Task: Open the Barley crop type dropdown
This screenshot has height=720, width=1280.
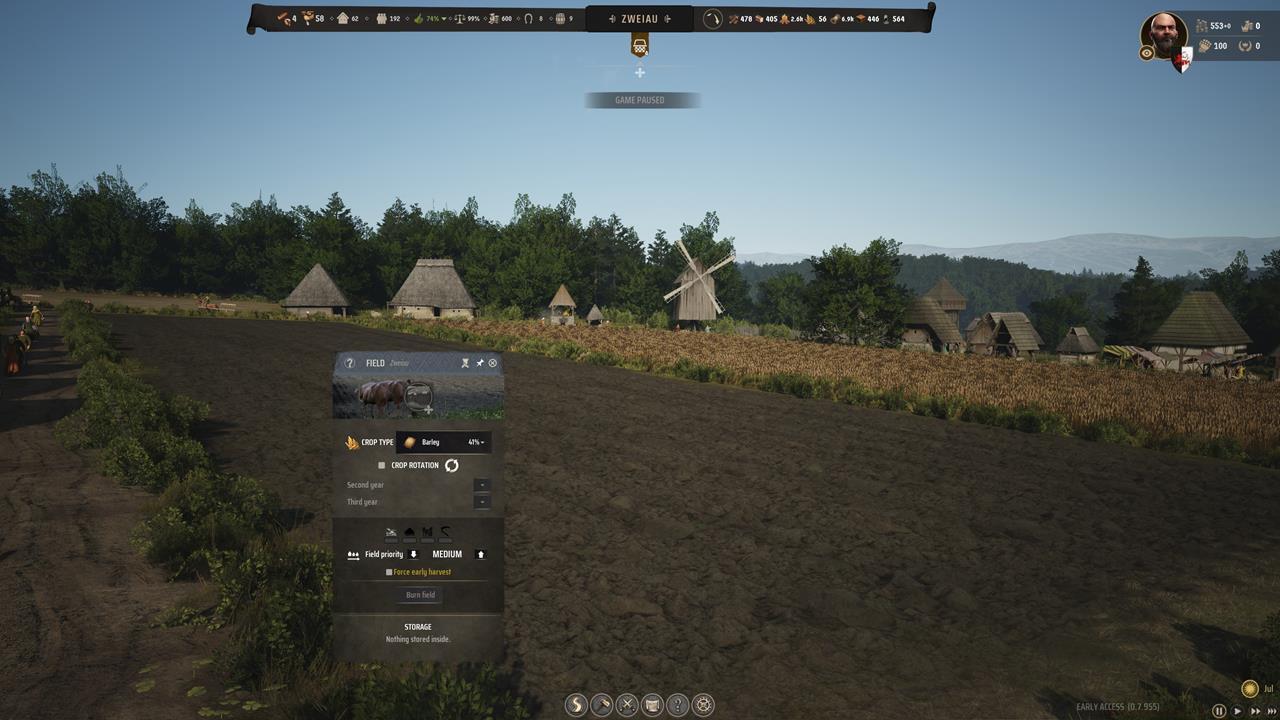Action: pos(432,442)
